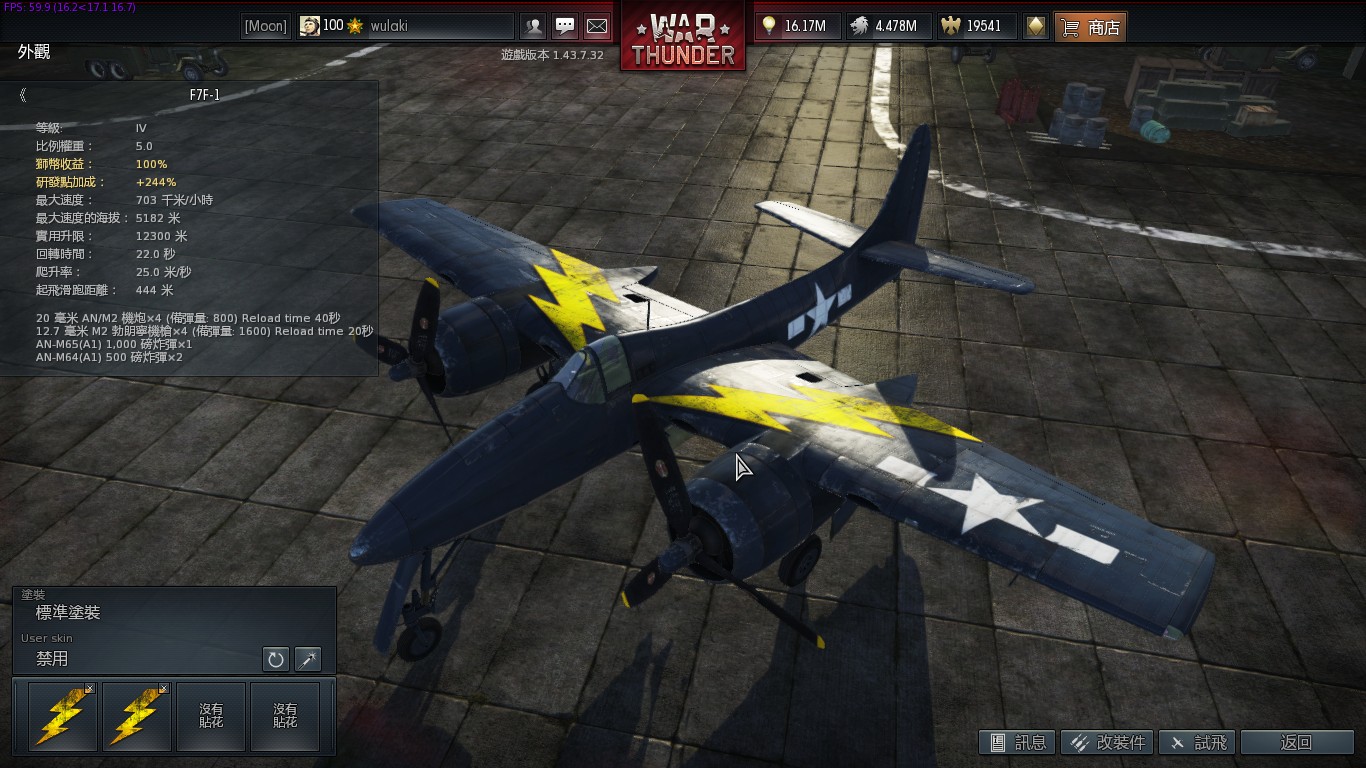Change the User skin 禁用 setting

140,659
